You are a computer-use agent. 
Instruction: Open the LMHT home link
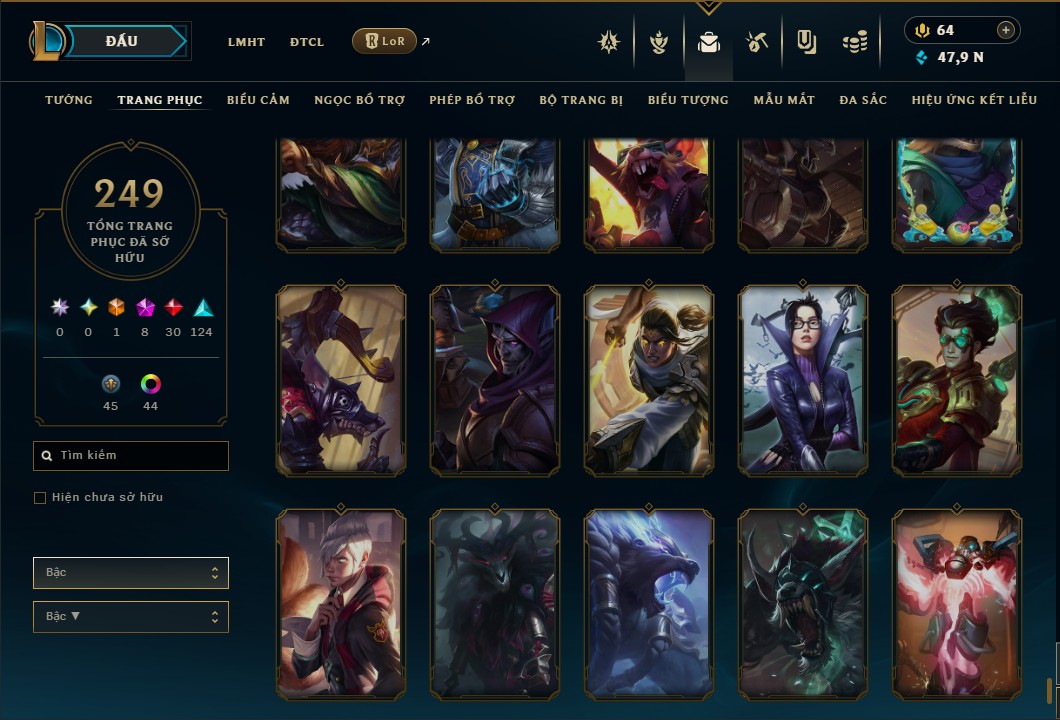click(x=246, y=42)
